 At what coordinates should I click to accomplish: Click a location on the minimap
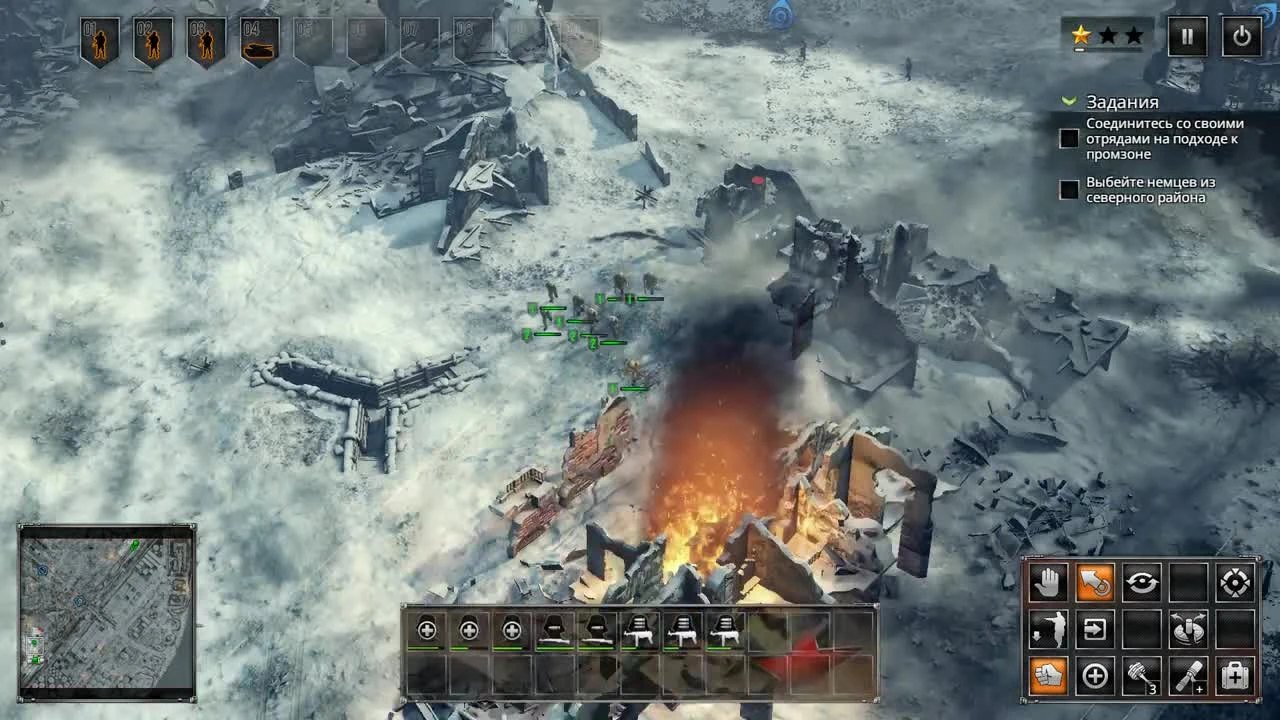point(105,610)
